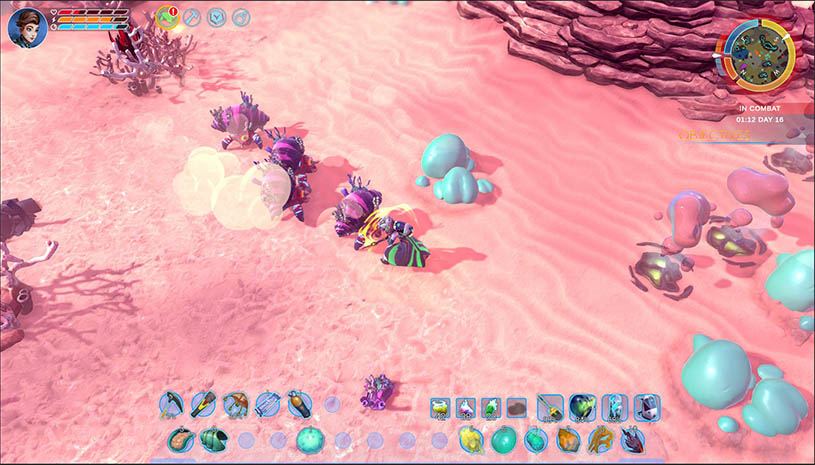
Task: Click the character portrait
Action: pos(26,26)
